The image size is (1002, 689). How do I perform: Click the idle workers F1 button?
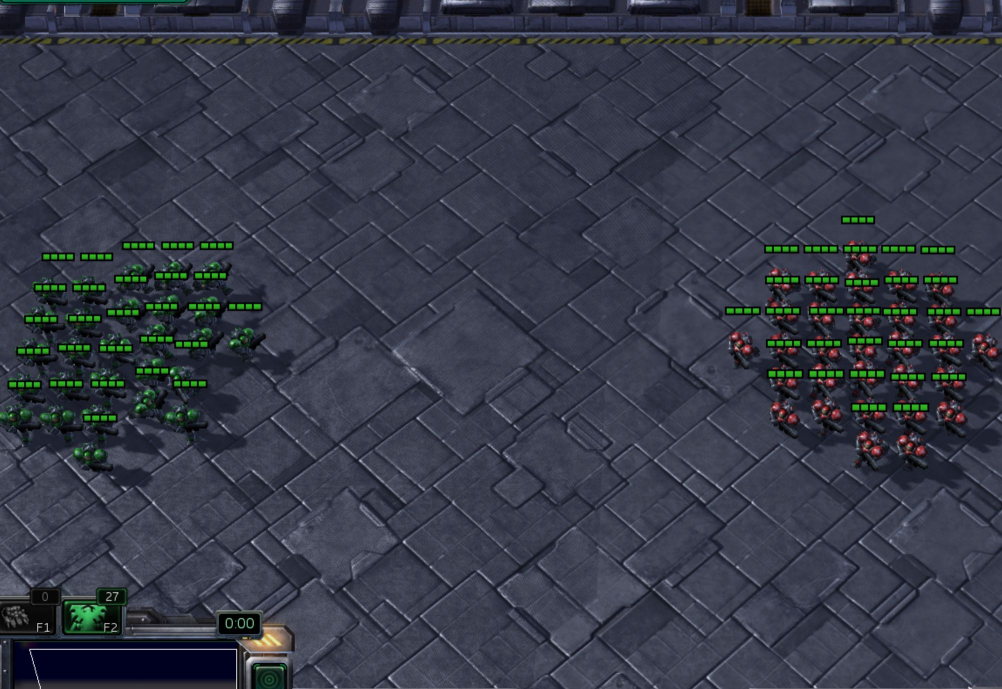coord(27,616)
